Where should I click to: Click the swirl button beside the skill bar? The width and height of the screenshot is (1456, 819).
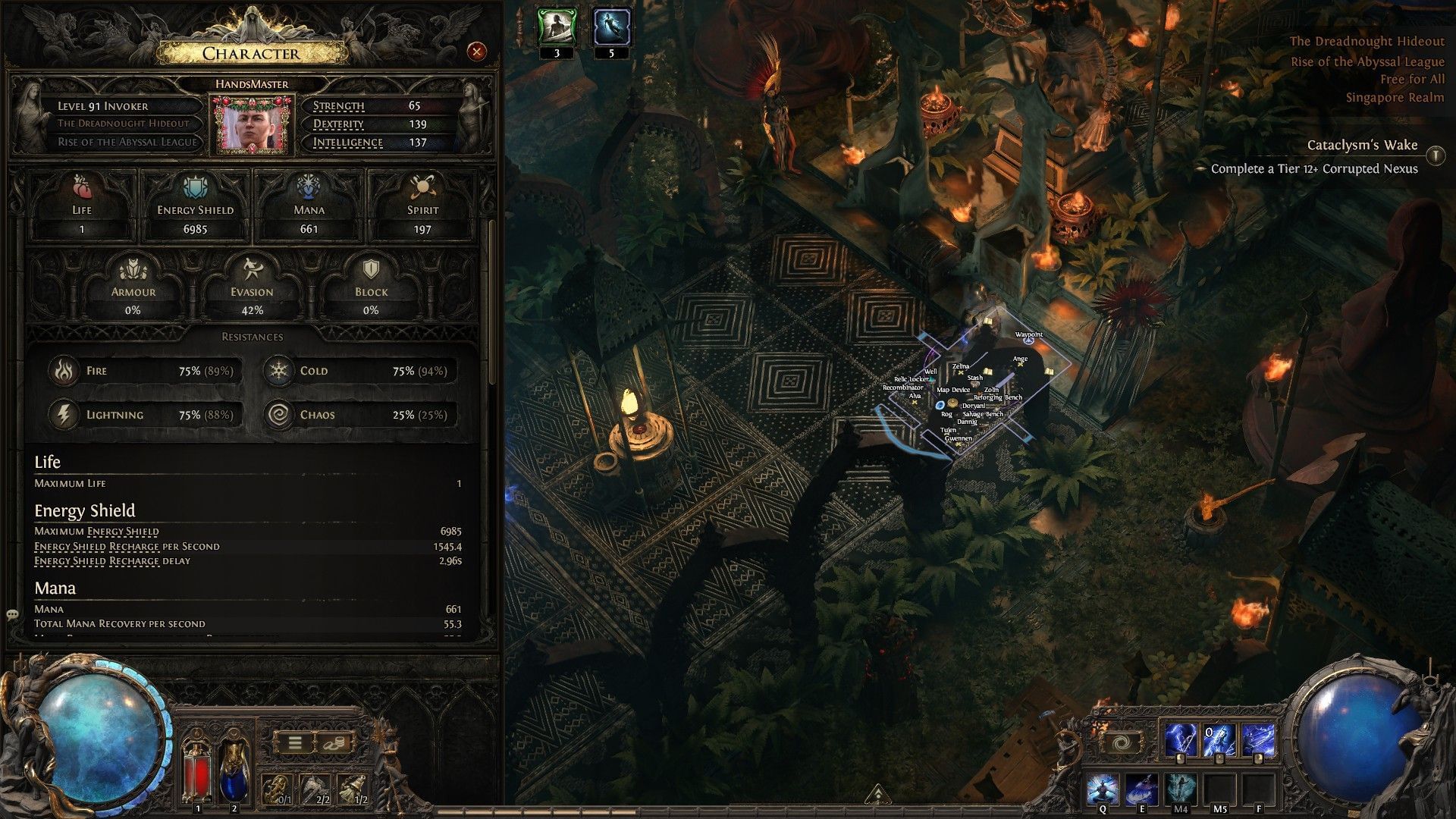coord(1122,742)
